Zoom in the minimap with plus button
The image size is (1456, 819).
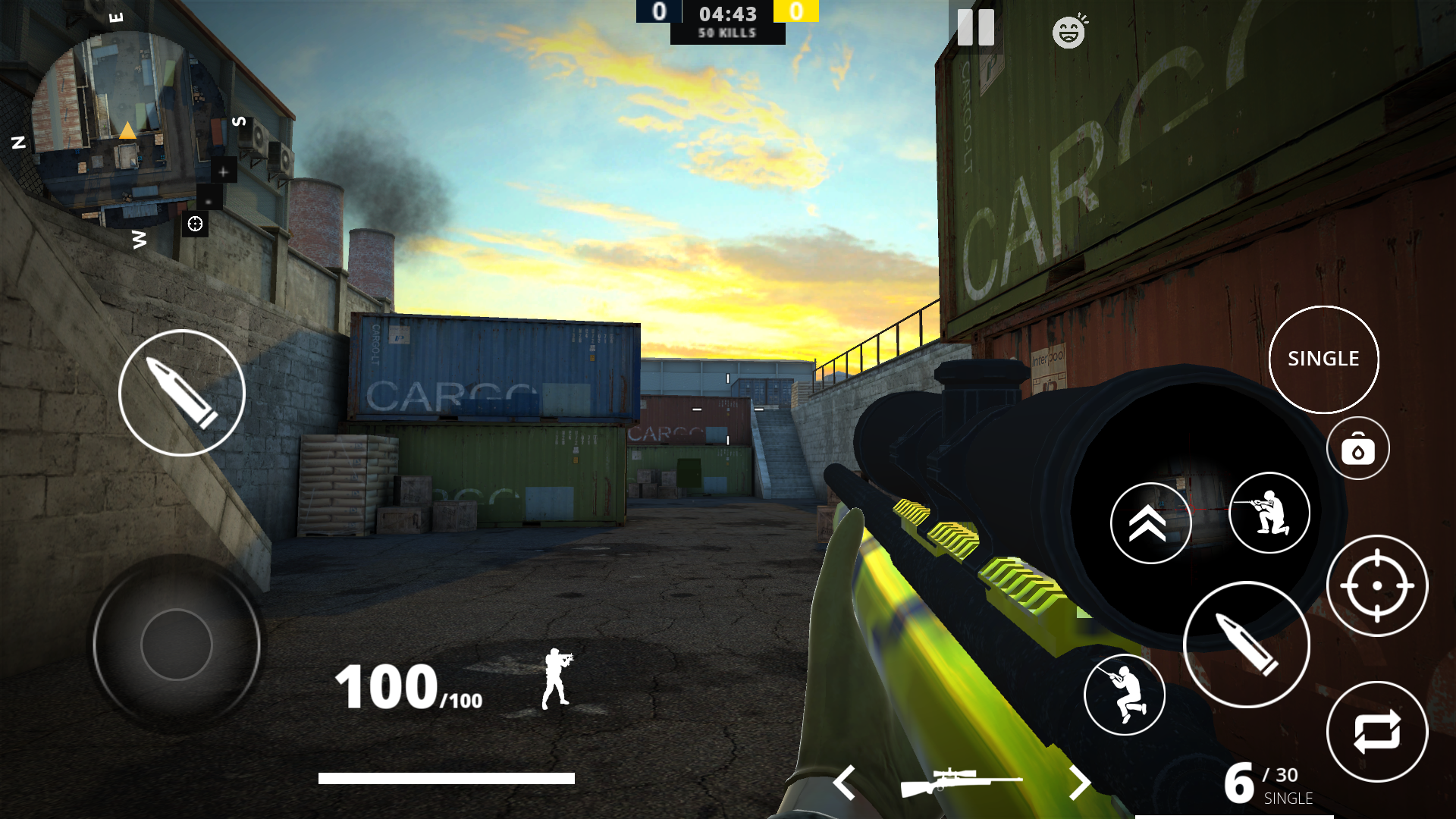pyautogui.click(x=223, y=171)
